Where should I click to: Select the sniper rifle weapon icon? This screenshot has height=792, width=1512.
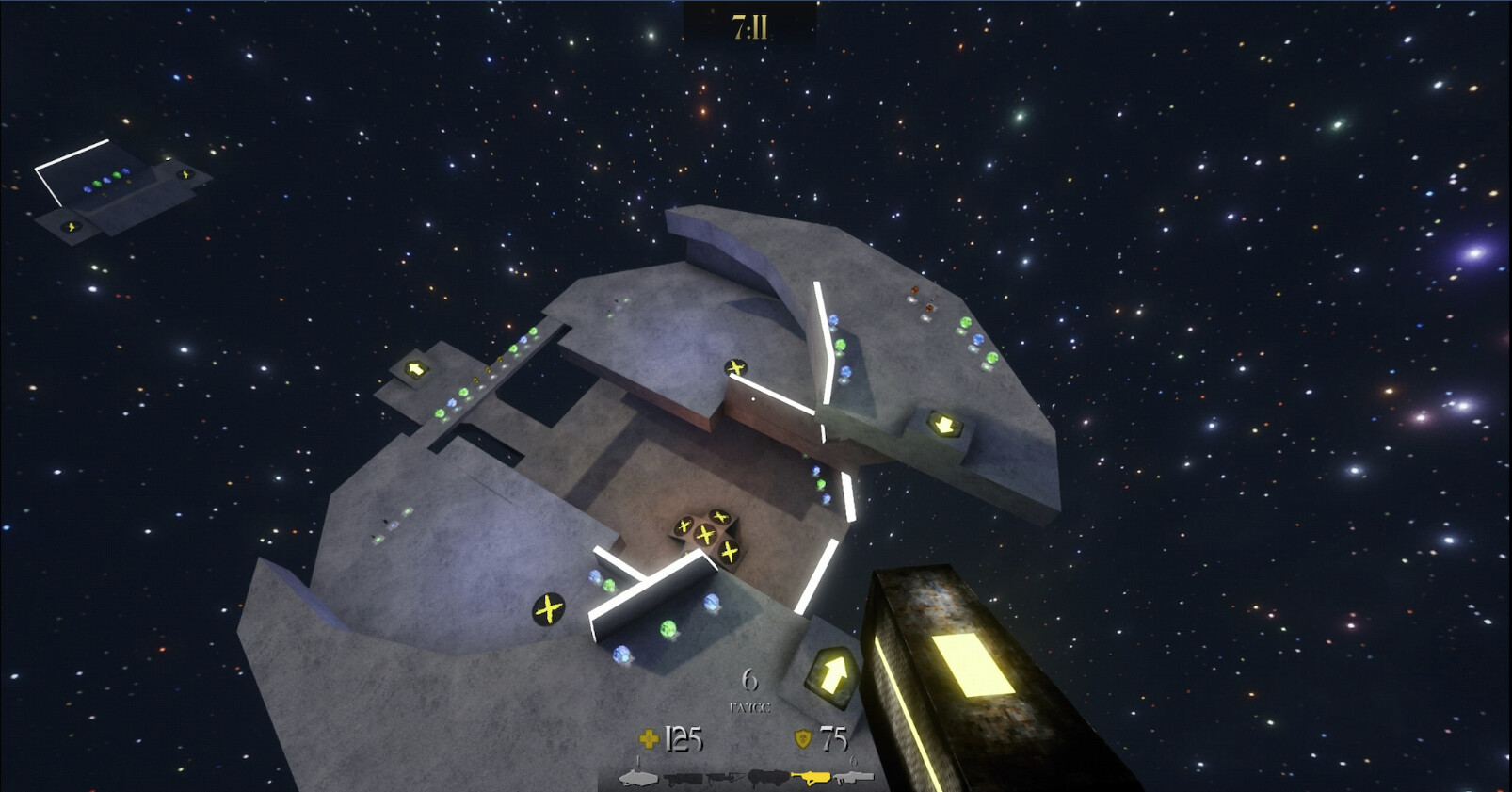click(725, 777)
